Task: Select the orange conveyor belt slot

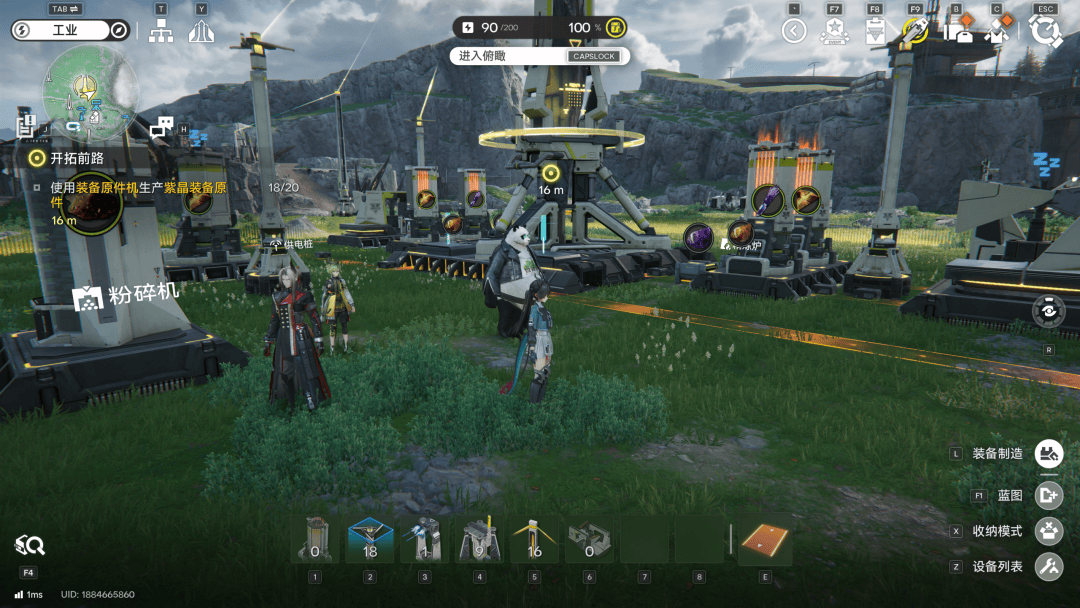Action: pos(765,541)
